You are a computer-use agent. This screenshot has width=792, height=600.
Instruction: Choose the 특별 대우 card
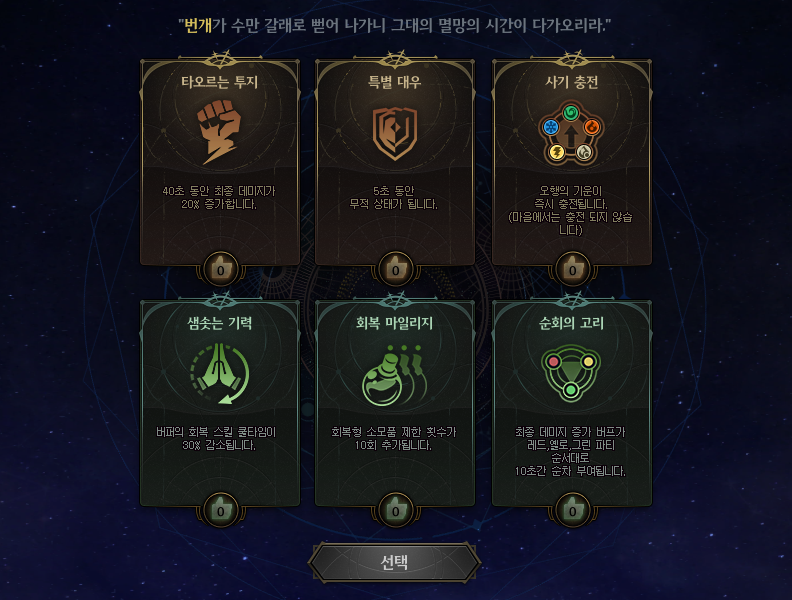coord(396,160)
